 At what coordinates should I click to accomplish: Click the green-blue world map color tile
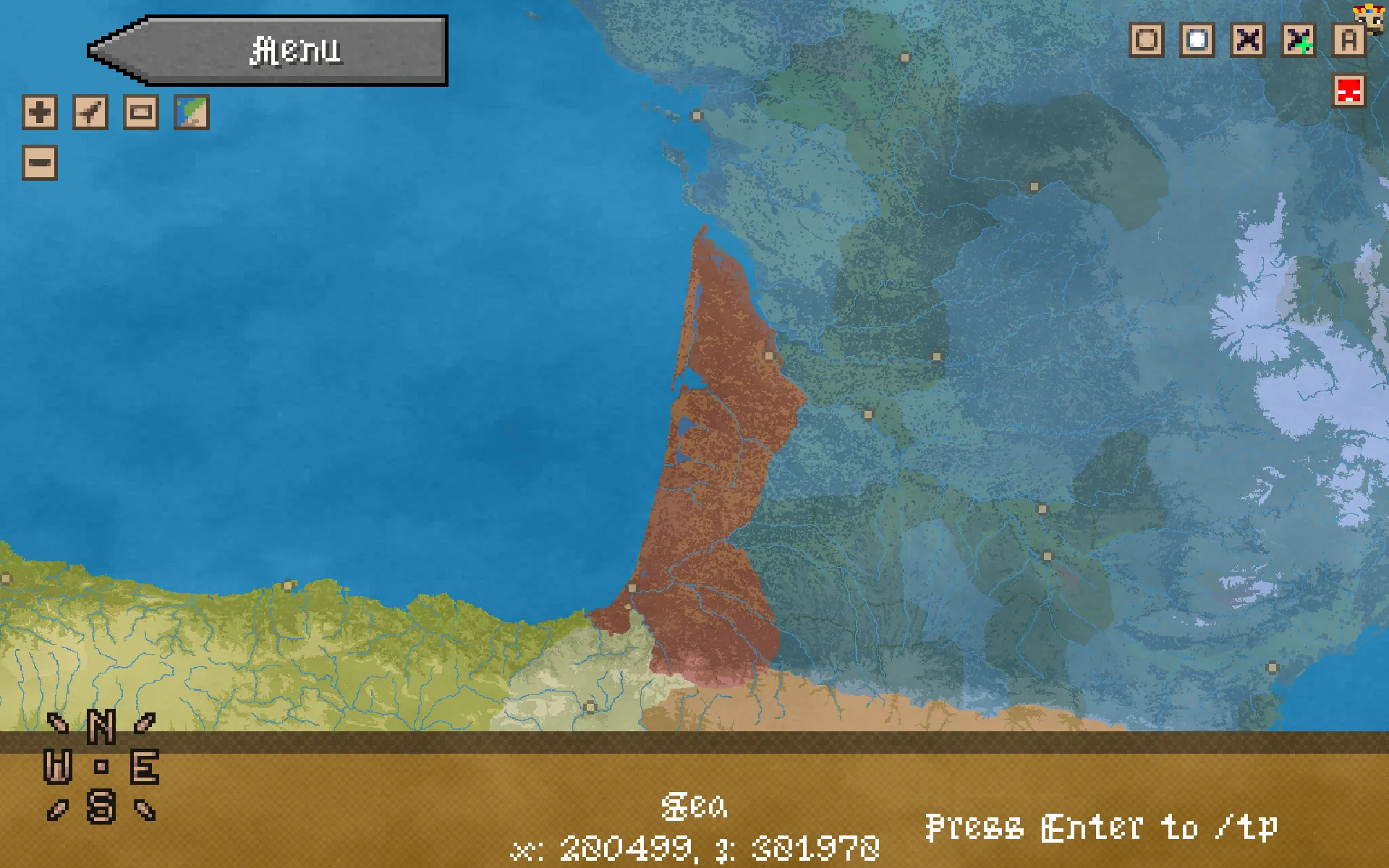pyautogui.click(x=190, y=112)
